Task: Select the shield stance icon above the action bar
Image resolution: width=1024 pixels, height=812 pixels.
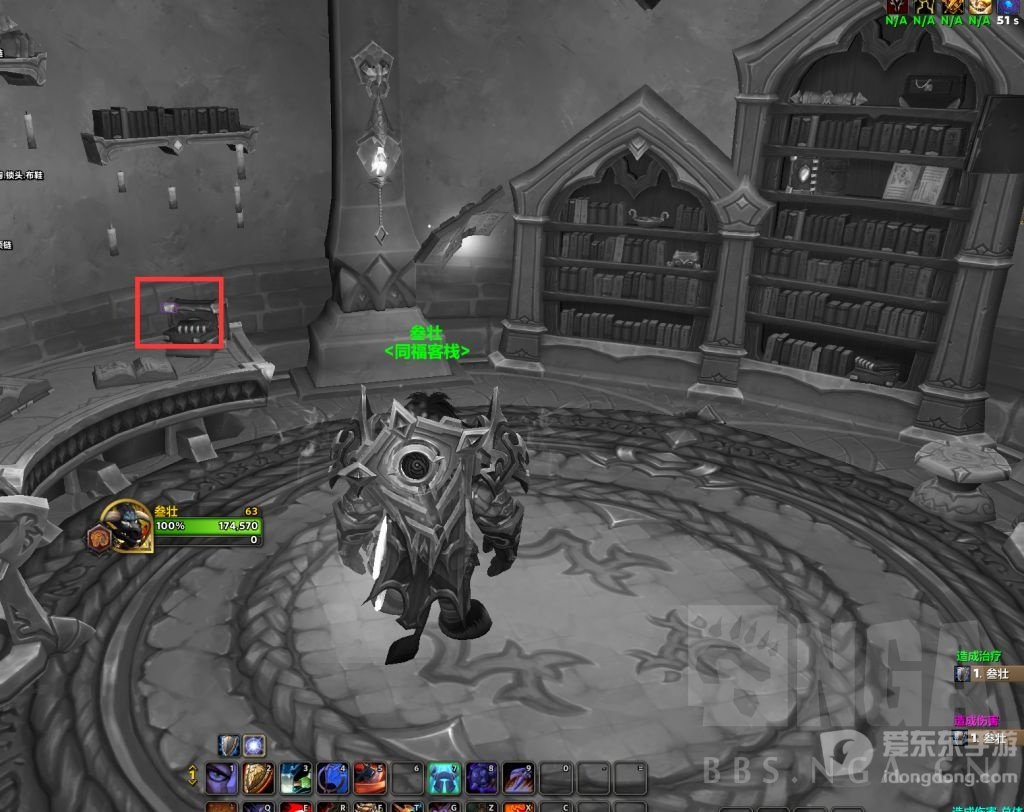Action: click(x=229, y=745)
